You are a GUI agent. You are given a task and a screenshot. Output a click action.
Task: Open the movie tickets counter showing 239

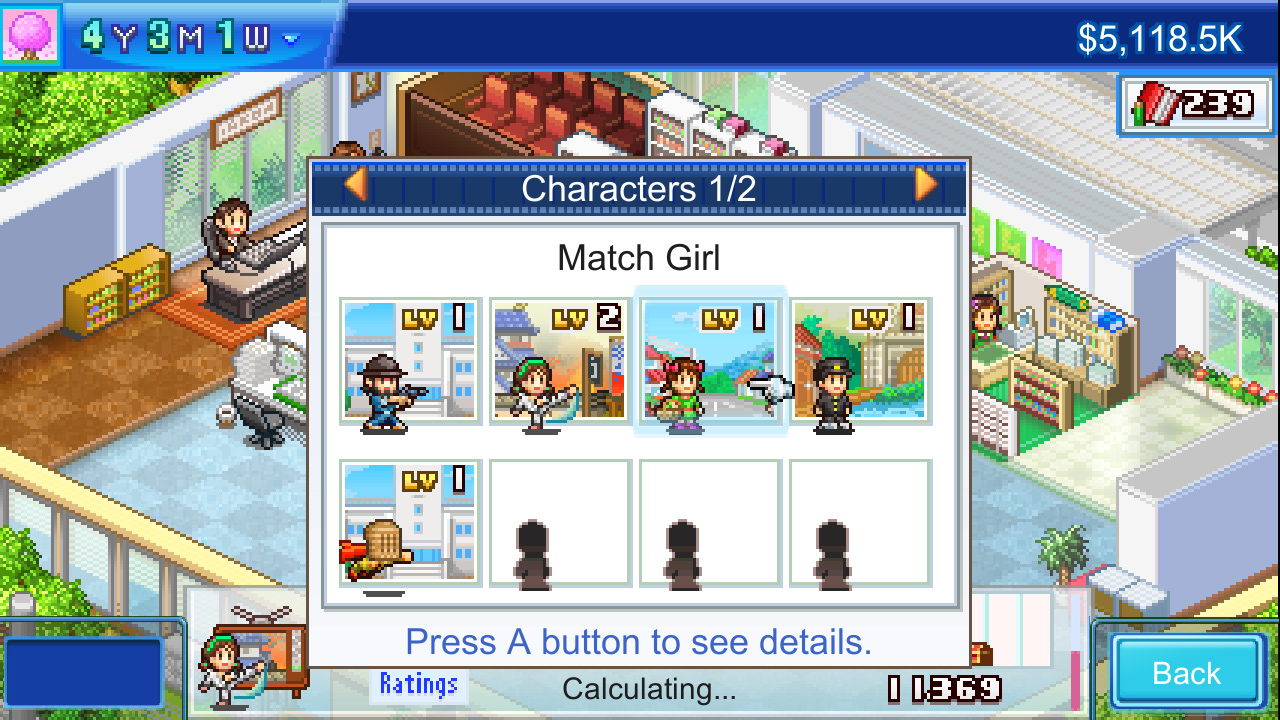pos(1196,104)
